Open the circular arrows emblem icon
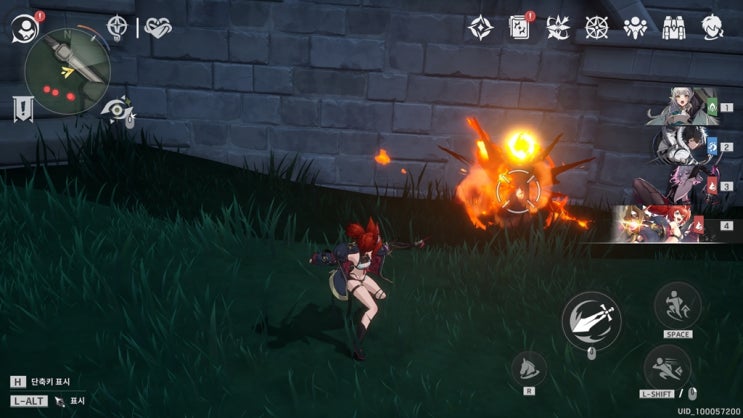Screen dimensions: 743x418 tap(558, 28)
